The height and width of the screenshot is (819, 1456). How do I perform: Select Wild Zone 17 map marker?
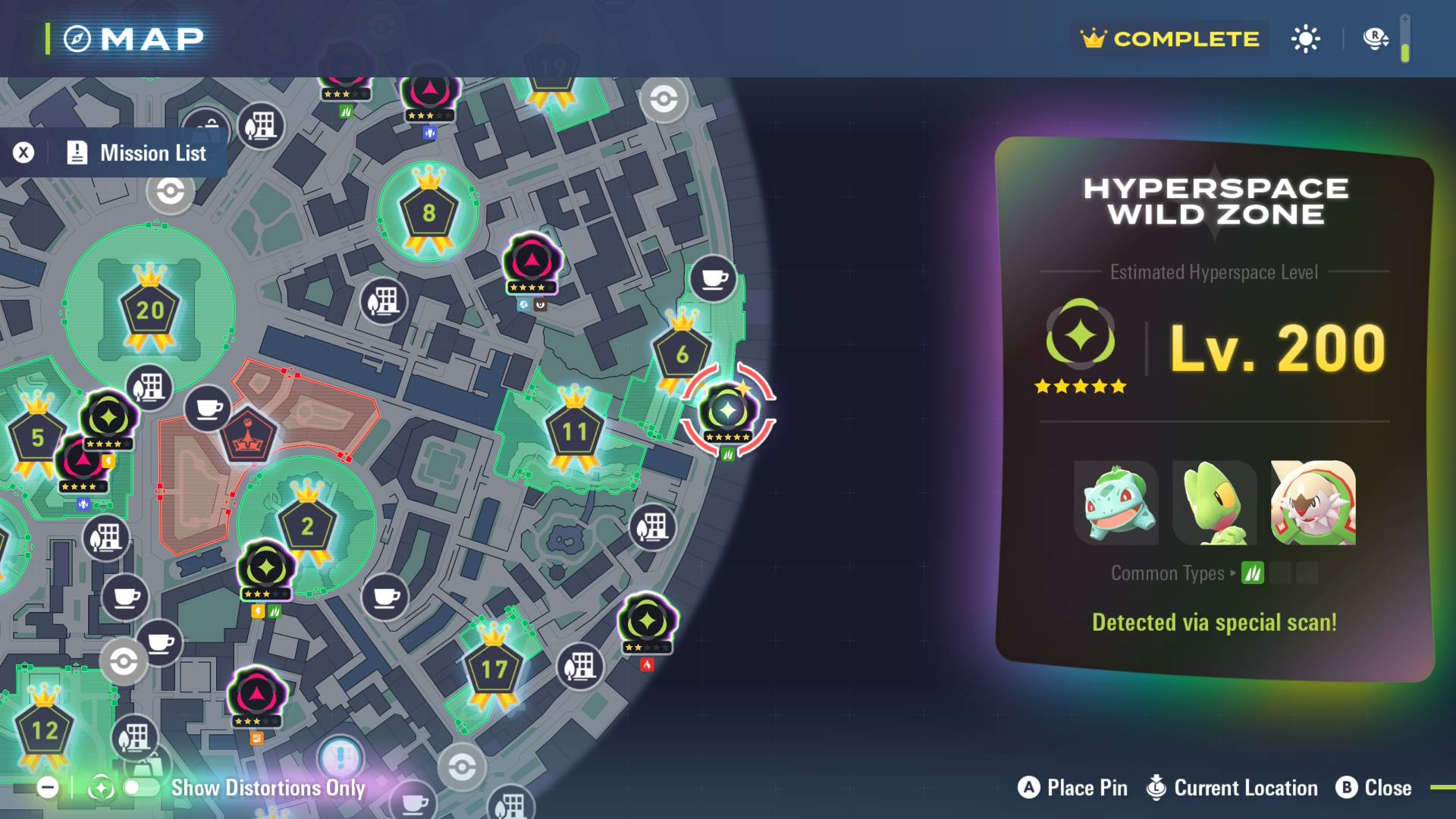[x=494, y=670]
